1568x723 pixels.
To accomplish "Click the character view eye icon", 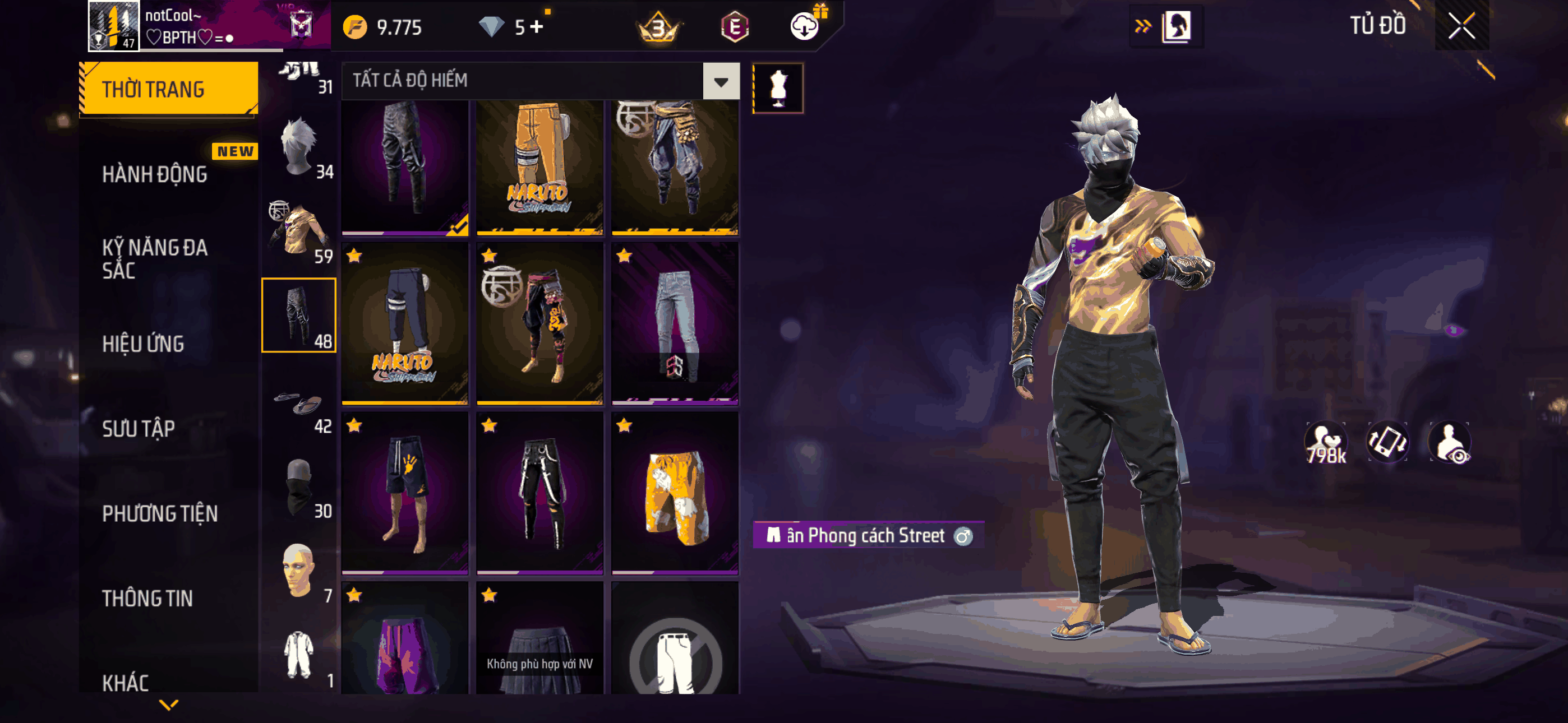I will click(x=1450, y=443).
